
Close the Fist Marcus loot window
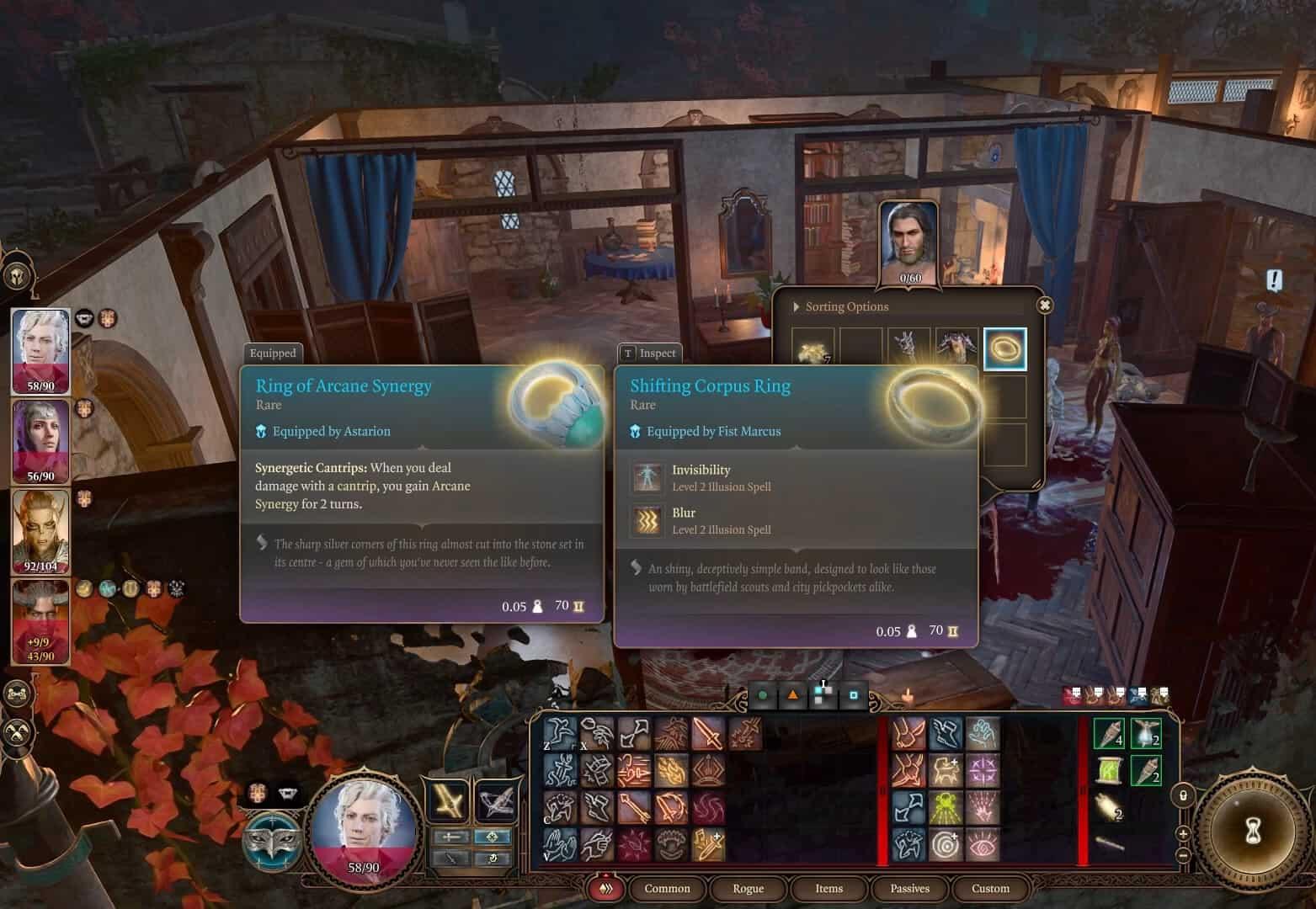click(1045, 306)
